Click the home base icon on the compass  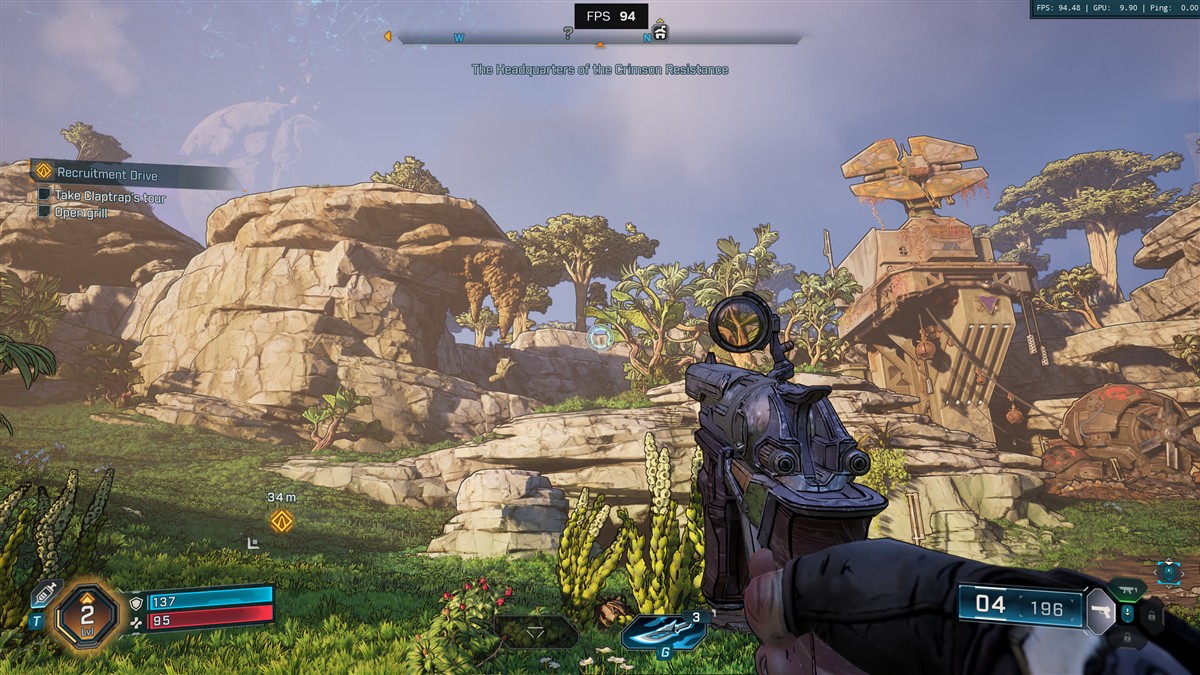tap(659, 33)
